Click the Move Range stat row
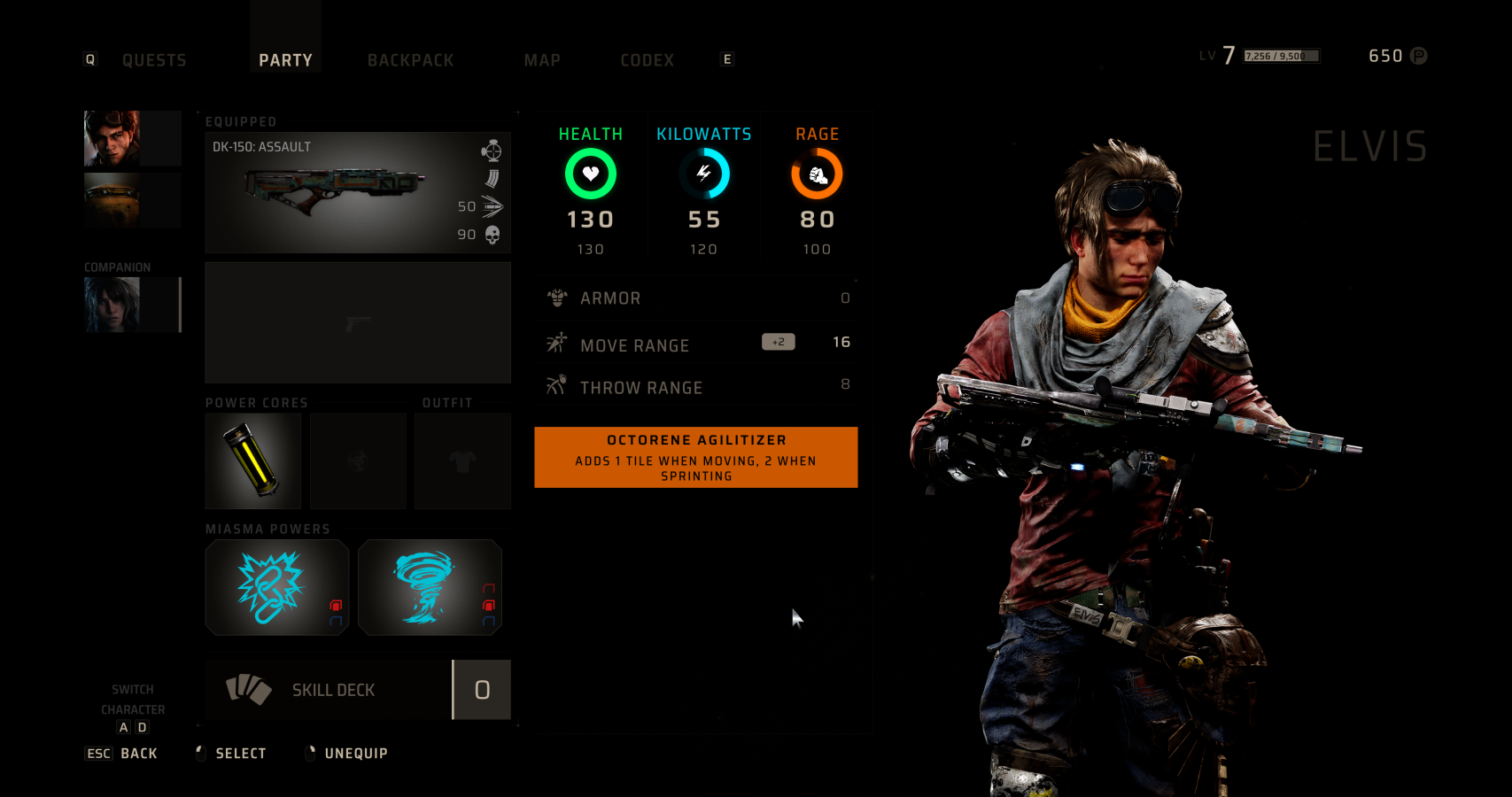 (696, 344)
